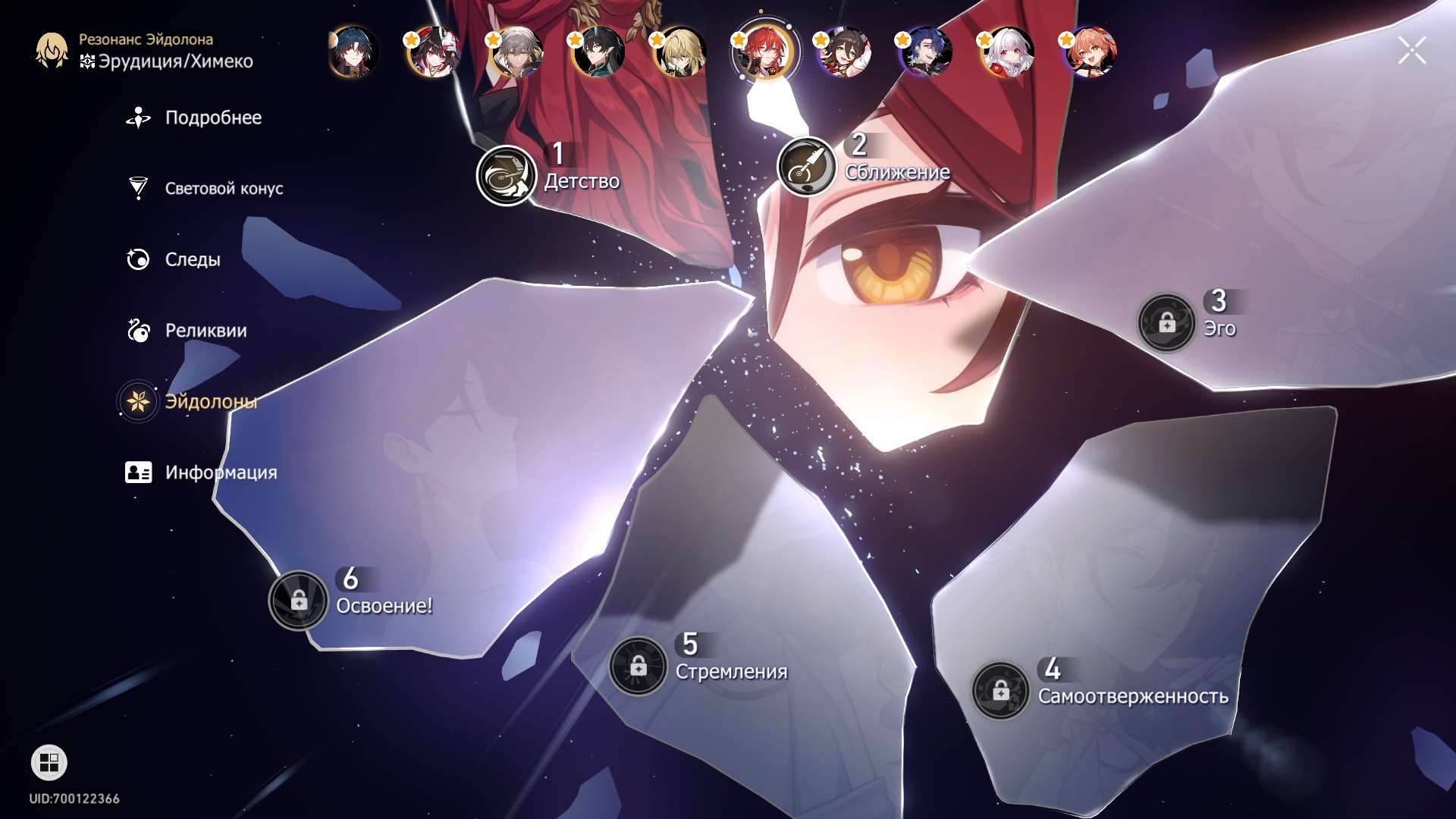Screen dimensions: 1456x819
Task: Open locked eidolon 6 Освоение!
Action: click(x=300, y=599)
